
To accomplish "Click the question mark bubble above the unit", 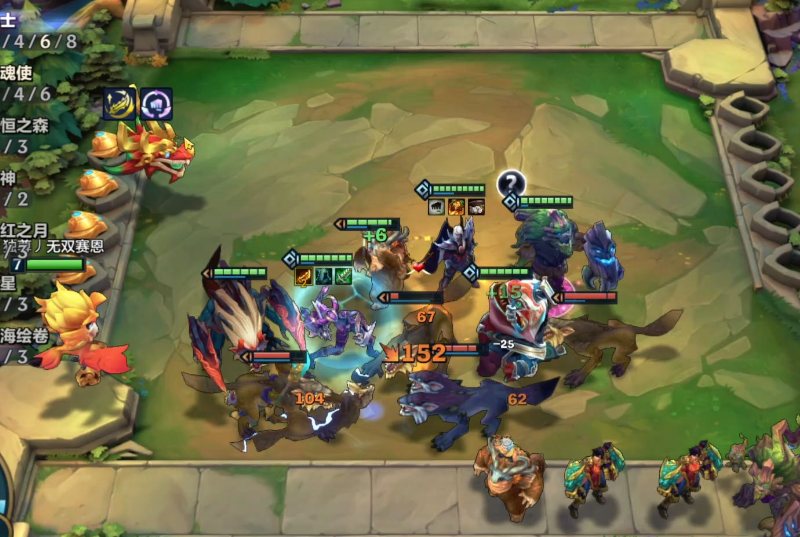I will coord(512,182).
